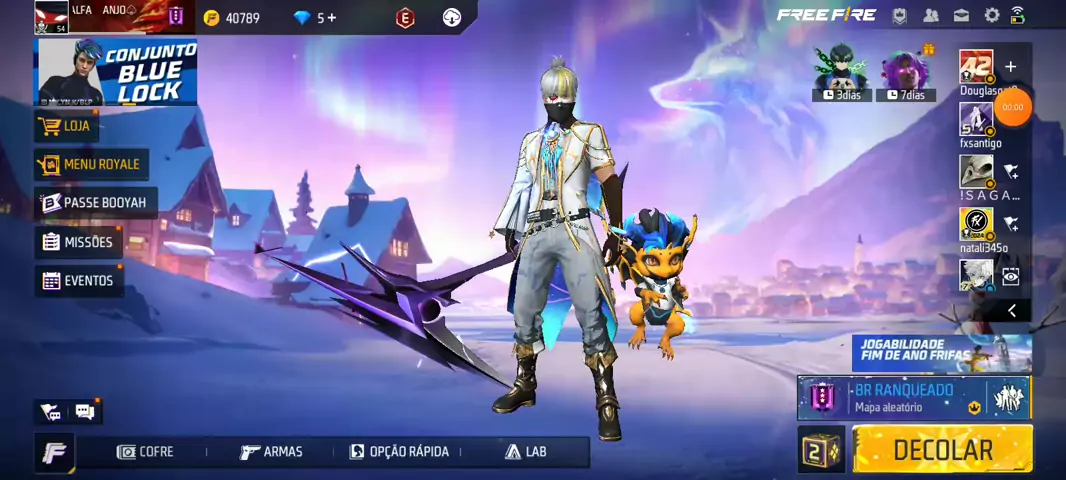Open the BR Ranqueado mode selector

900,398
